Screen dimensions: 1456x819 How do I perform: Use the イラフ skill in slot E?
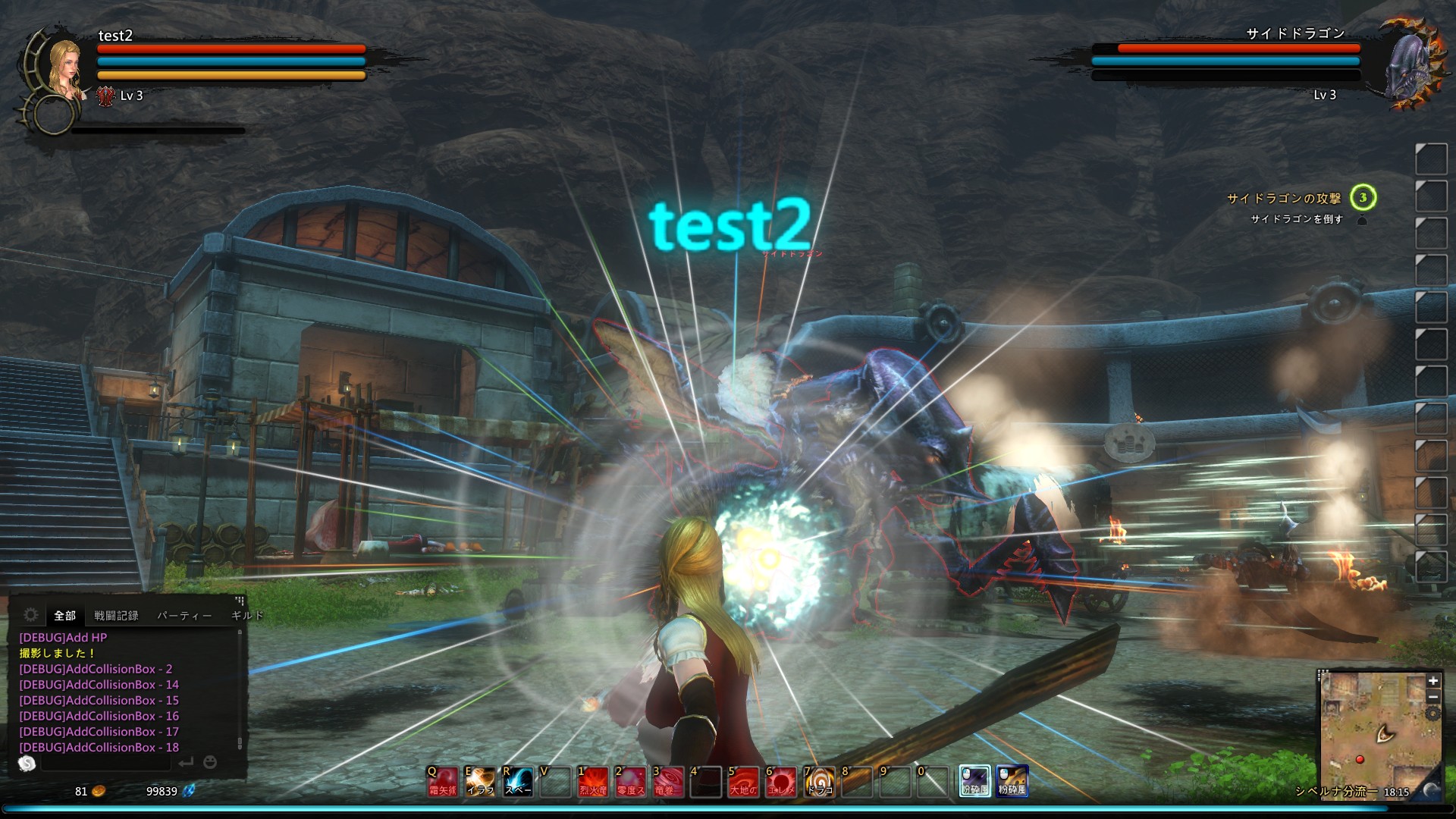(x=480, y=781)
